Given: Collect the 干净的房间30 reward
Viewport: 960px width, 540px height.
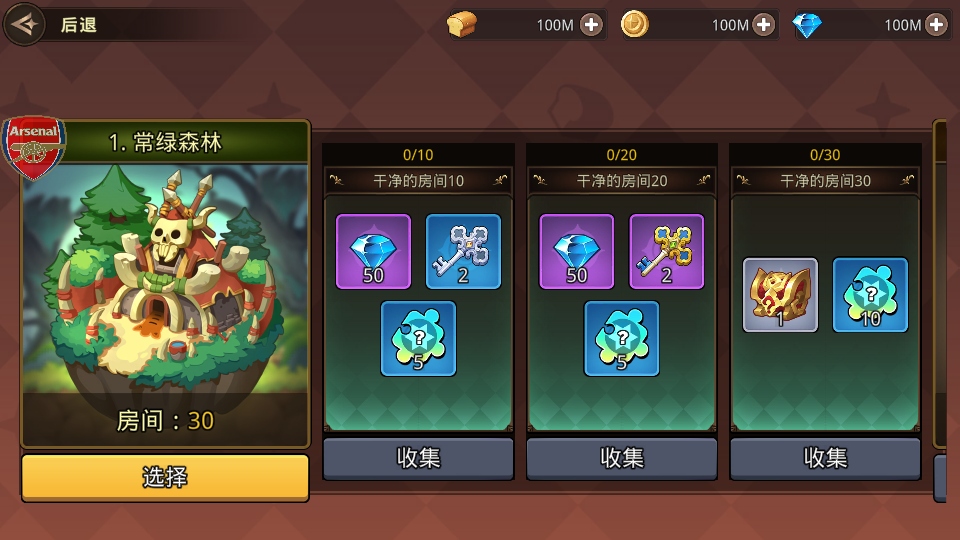Looking at the screenshot, I should pyautogui.click(x=826, y=458).
